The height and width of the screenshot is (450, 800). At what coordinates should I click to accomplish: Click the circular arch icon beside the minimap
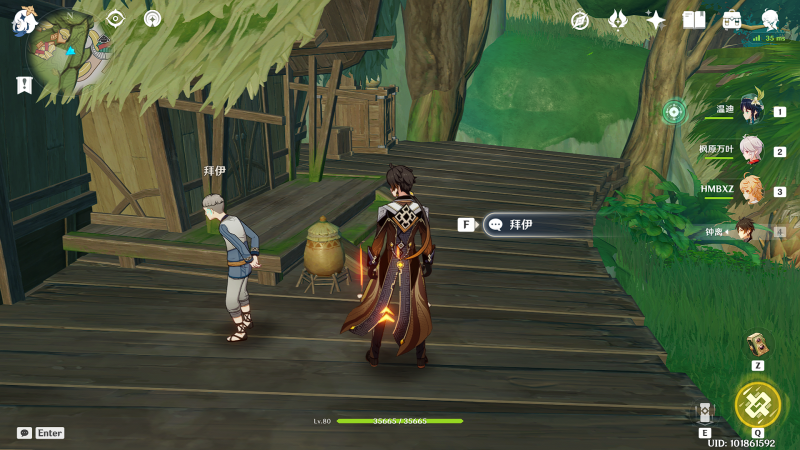152,18
